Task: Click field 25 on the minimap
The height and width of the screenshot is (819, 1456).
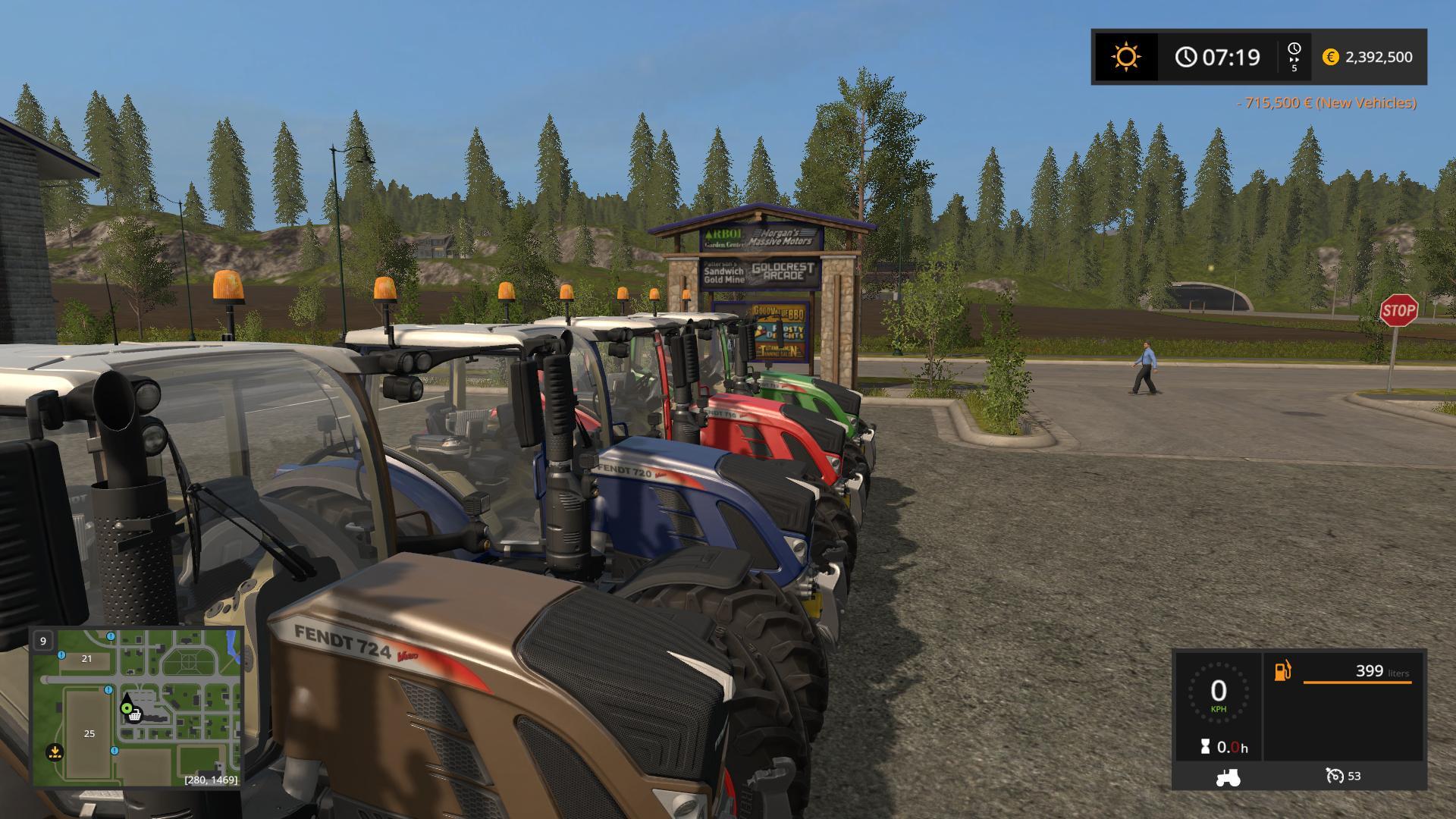Action: [89, 733]
